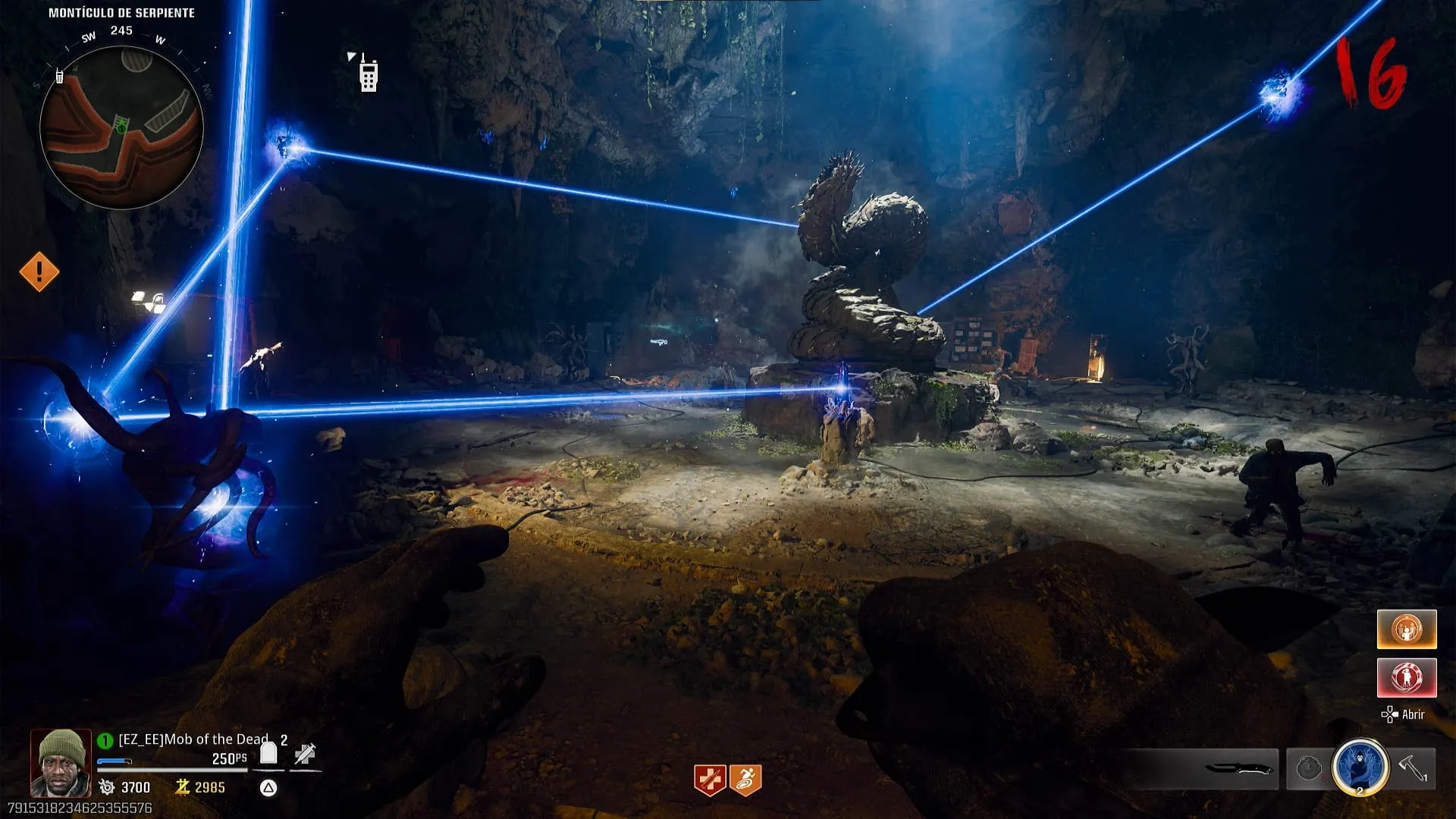This screenshot has height=819, width=1456.
Task: Select the tomahawk lethal equipment slot
Action: click(x=1414, y=768)
